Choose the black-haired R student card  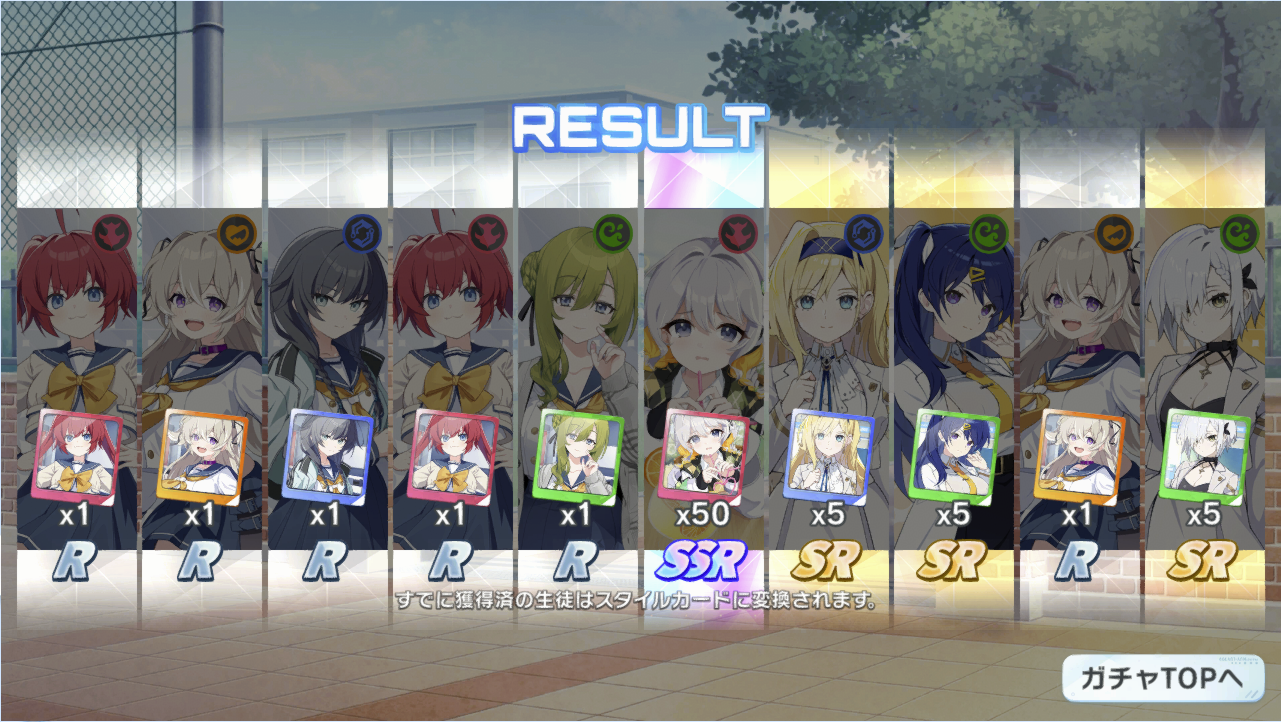pos(326,454)
